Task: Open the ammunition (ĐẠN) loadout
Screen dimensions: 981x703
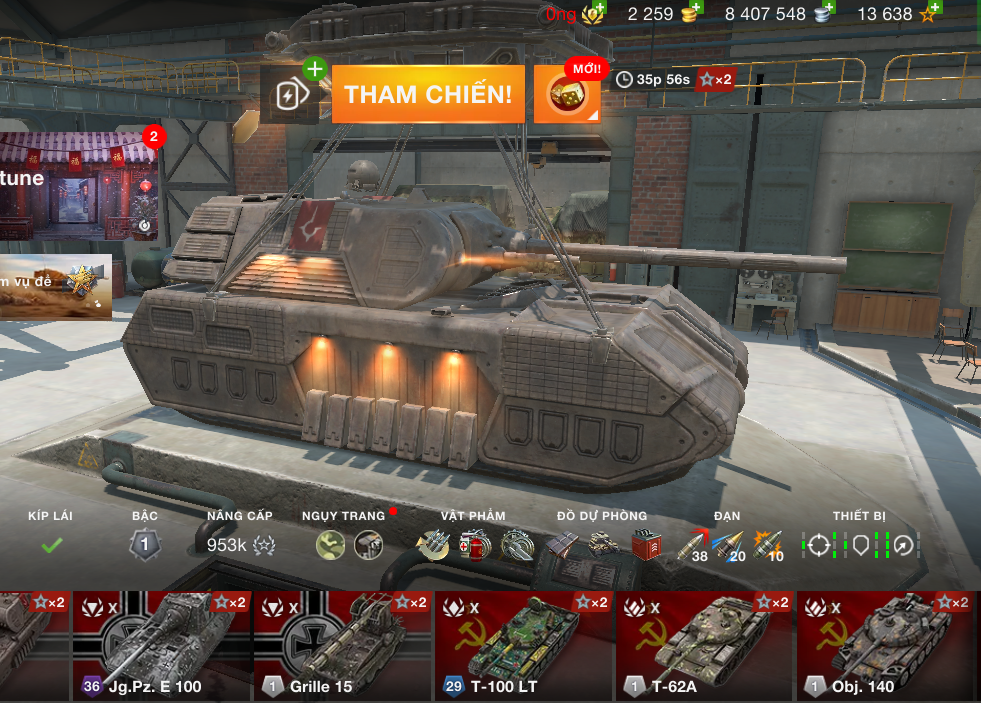Action: click(730, 545)
